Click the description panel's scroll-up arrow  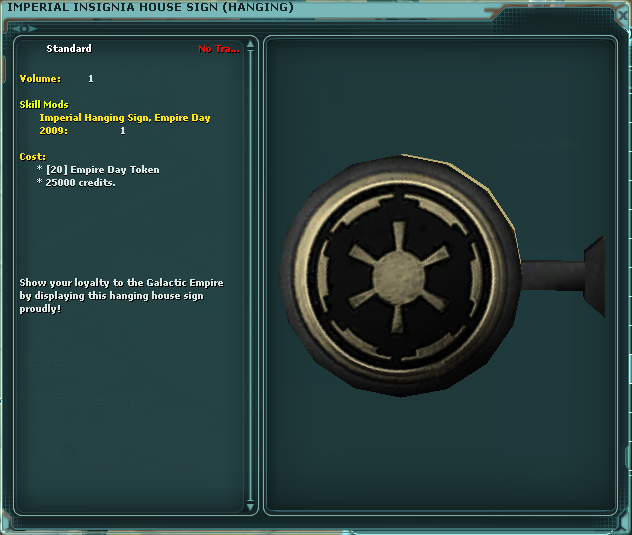[251, 45]
